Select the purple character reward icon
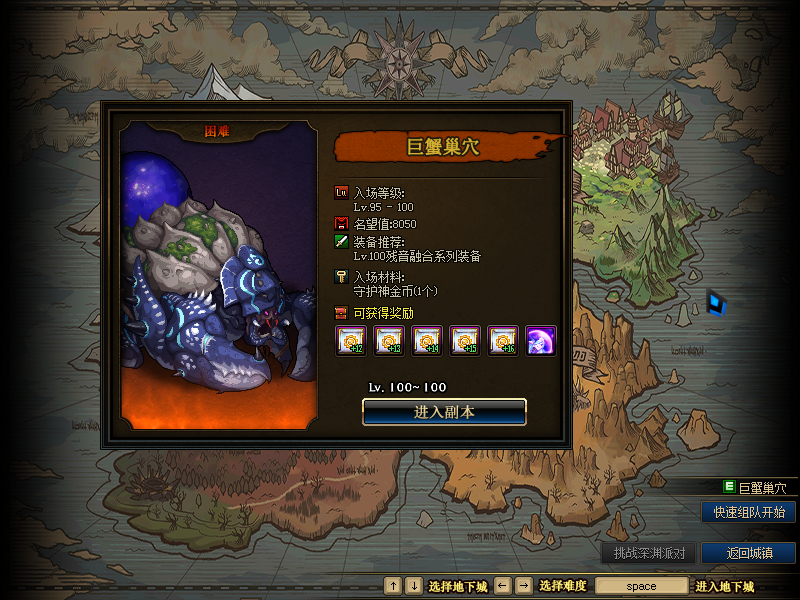This screenshot has height=600, width=800. (x=541, y=341)
